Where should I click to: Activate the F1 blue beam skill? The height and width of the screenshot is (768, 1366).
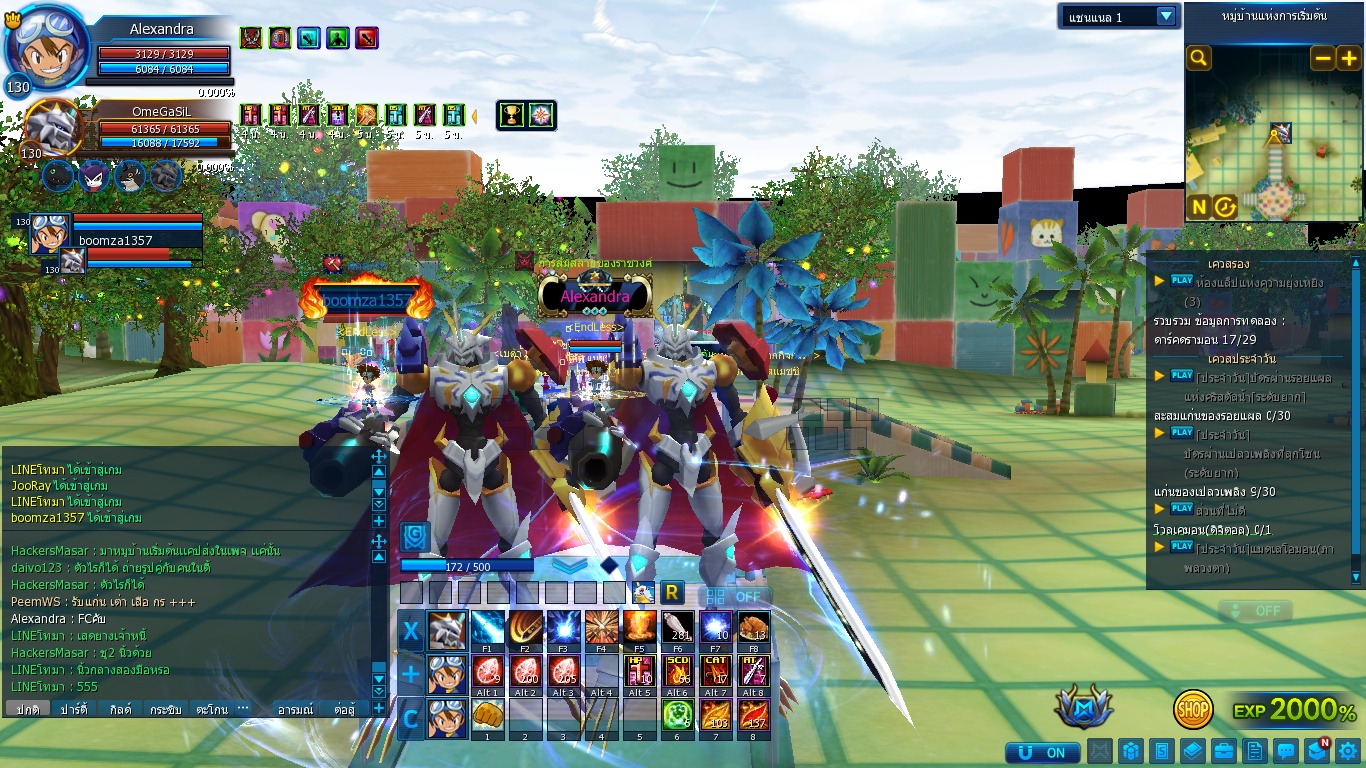487,628
